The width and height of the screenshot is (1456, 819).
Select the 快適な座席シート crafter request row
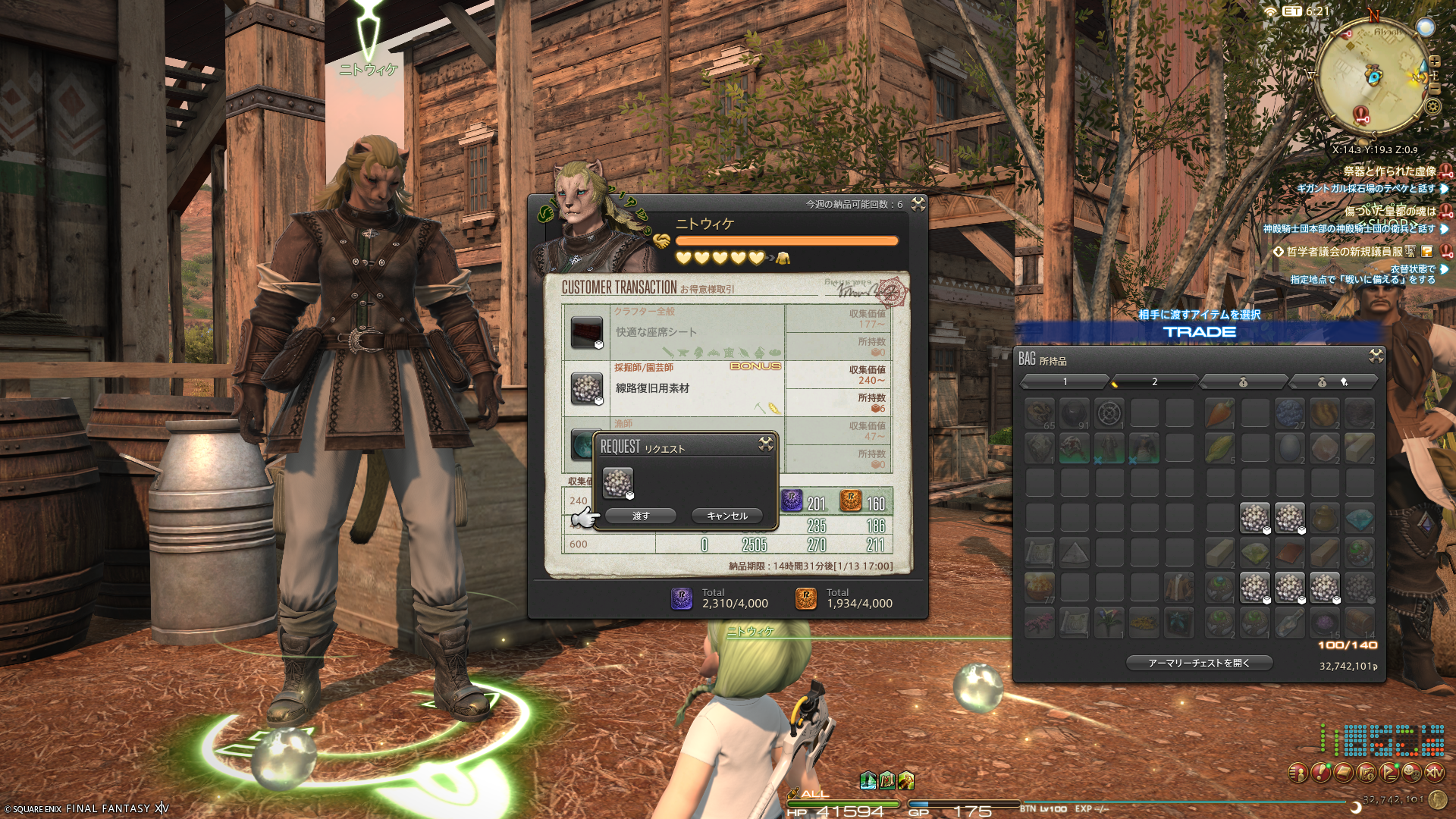(x=673, y=332)
